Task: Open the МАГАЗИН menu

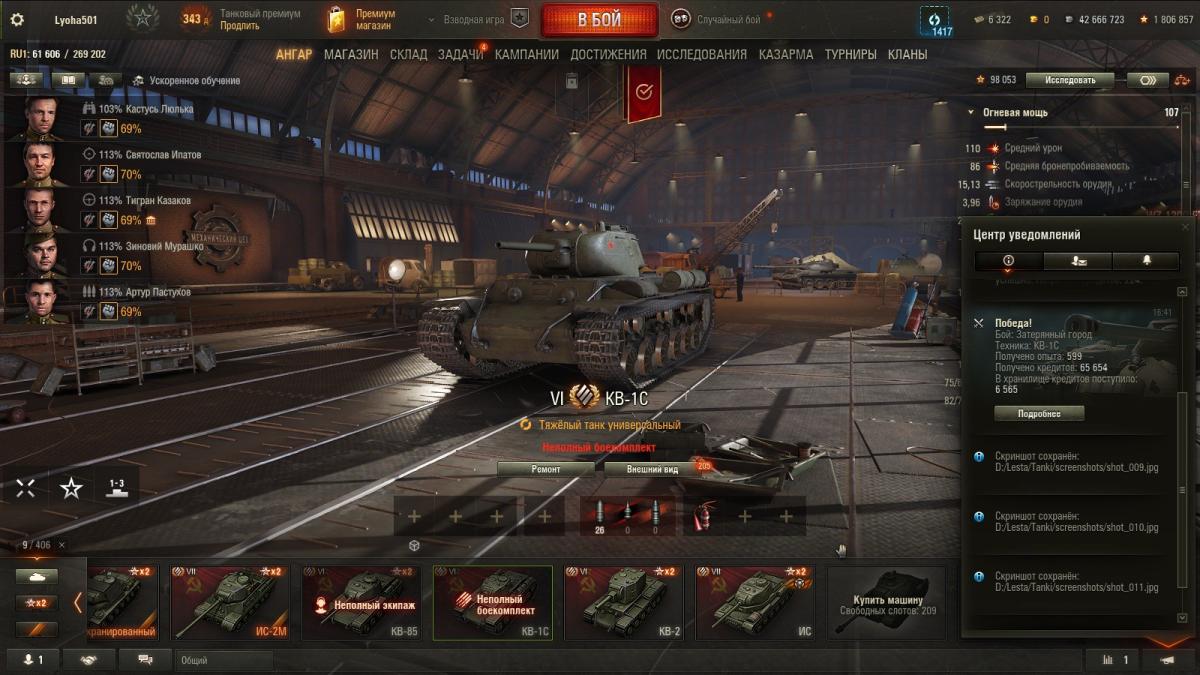Action: pos(350,55)
